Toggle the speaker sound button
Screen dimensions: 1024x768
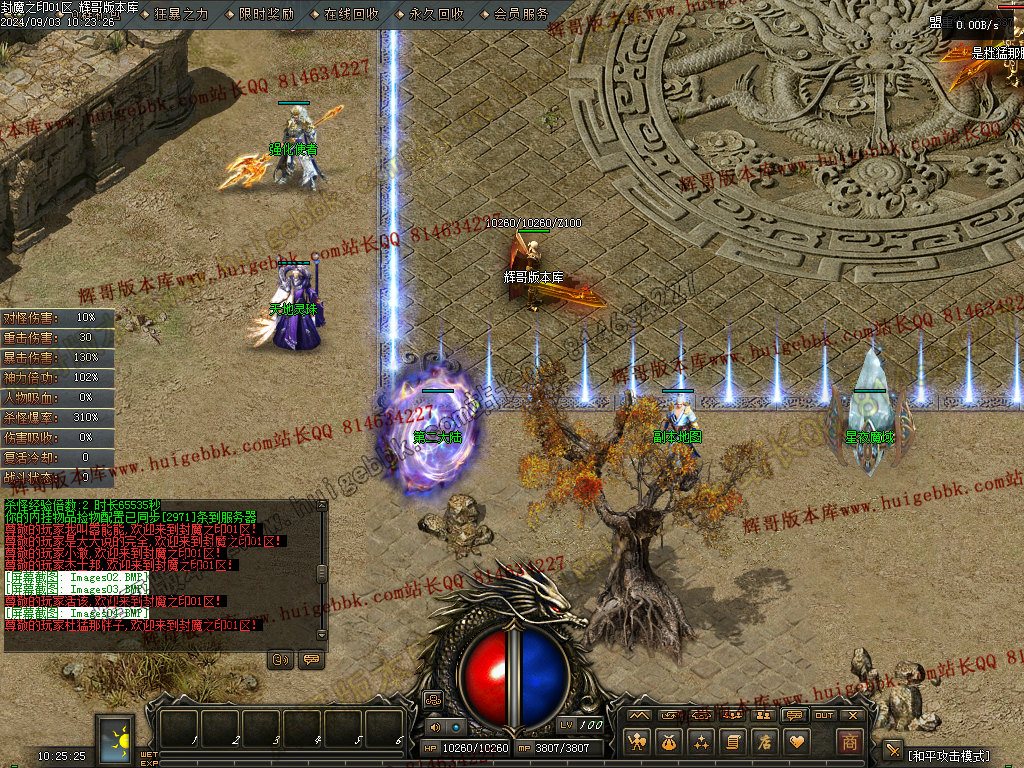tap(434, 727)
